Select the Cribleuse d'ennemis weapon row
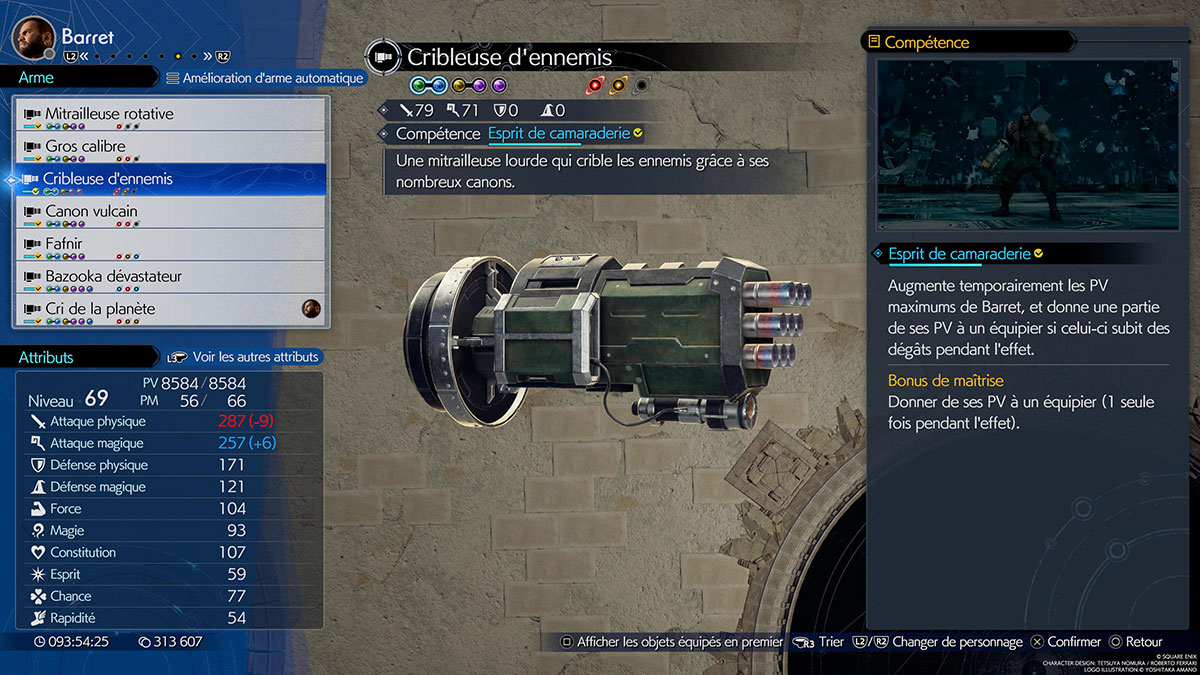 click(170, 180)
